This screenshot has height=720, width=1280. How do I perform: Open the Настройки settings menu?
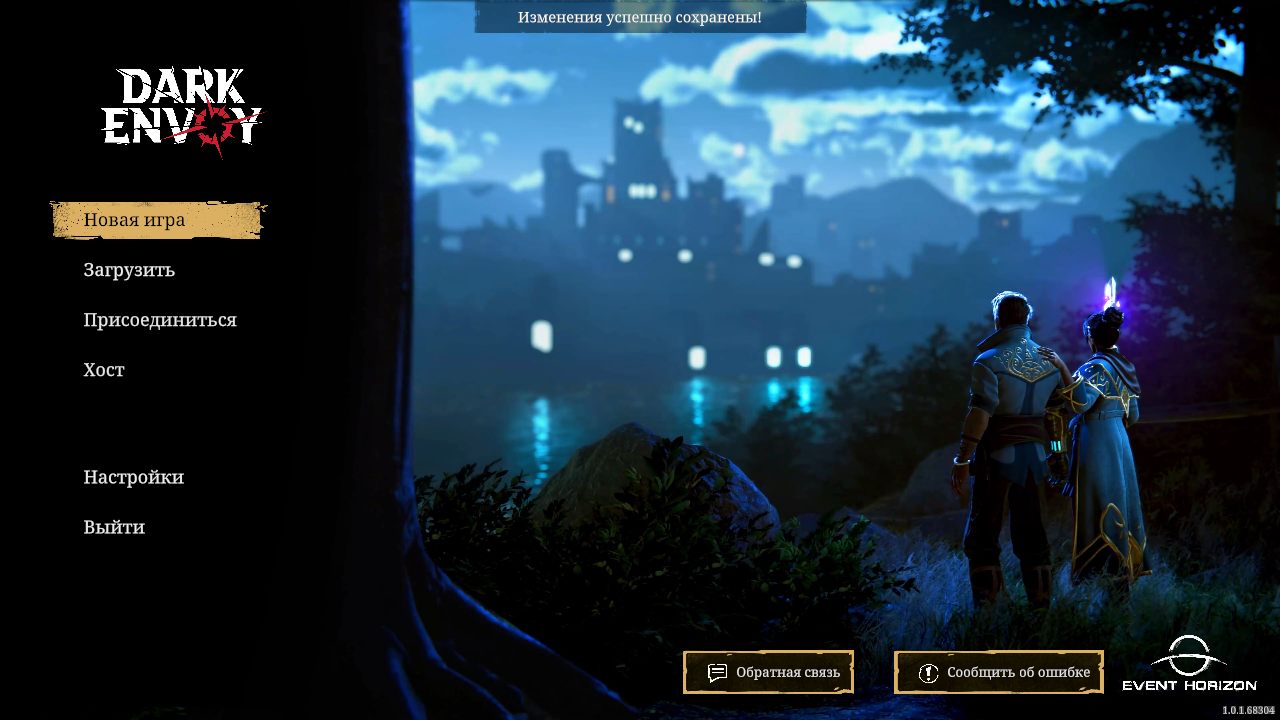134,477
